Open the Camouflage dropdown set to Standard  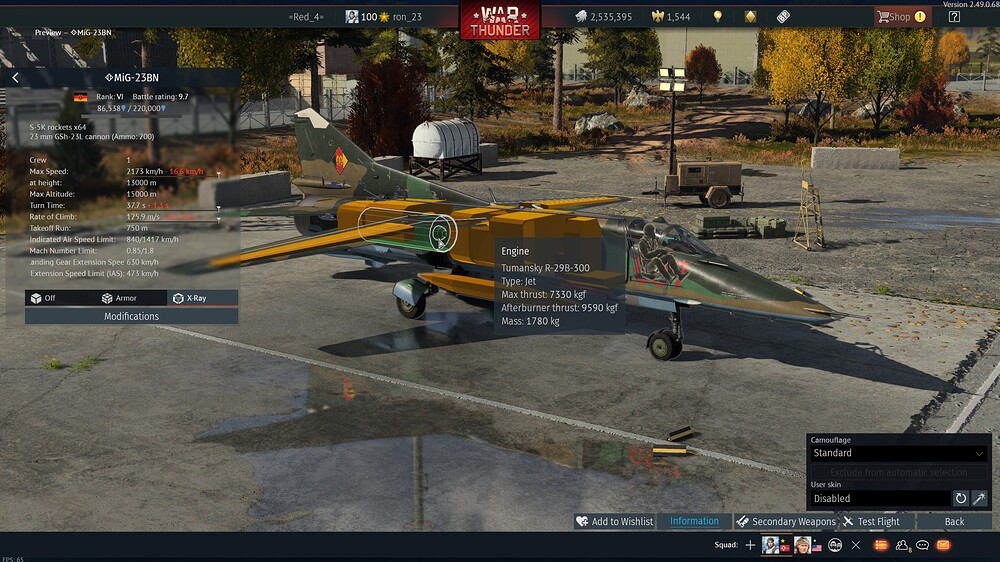tap(898, 453)
